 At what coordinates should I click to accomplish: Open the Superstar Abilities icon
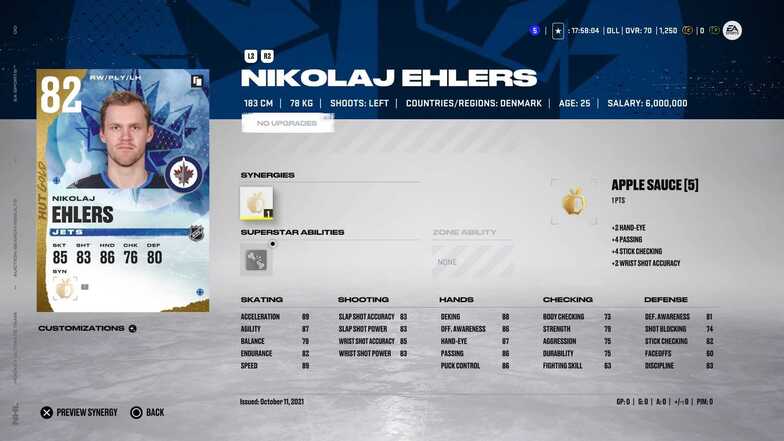click(257, 259)
